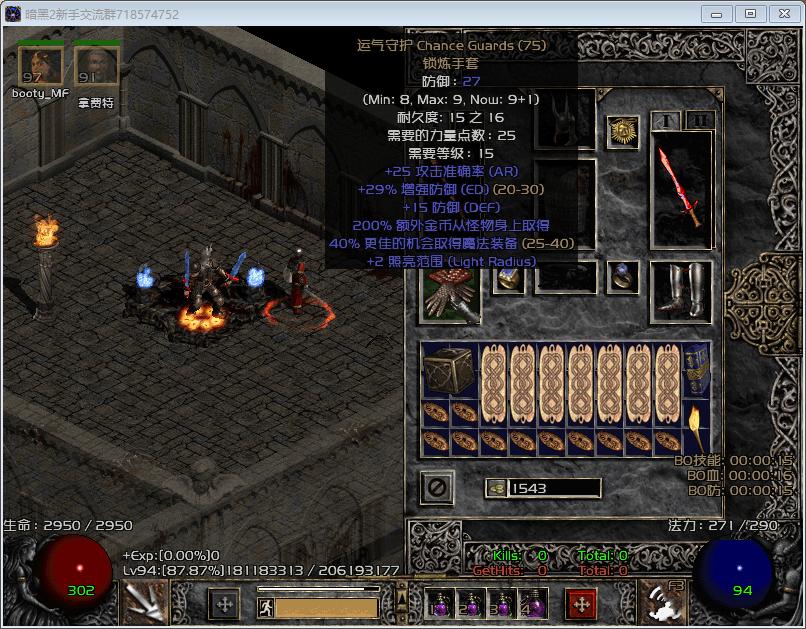
Task: Open the right skill selector
Action: pyautogui.click(x=661, y=601)
